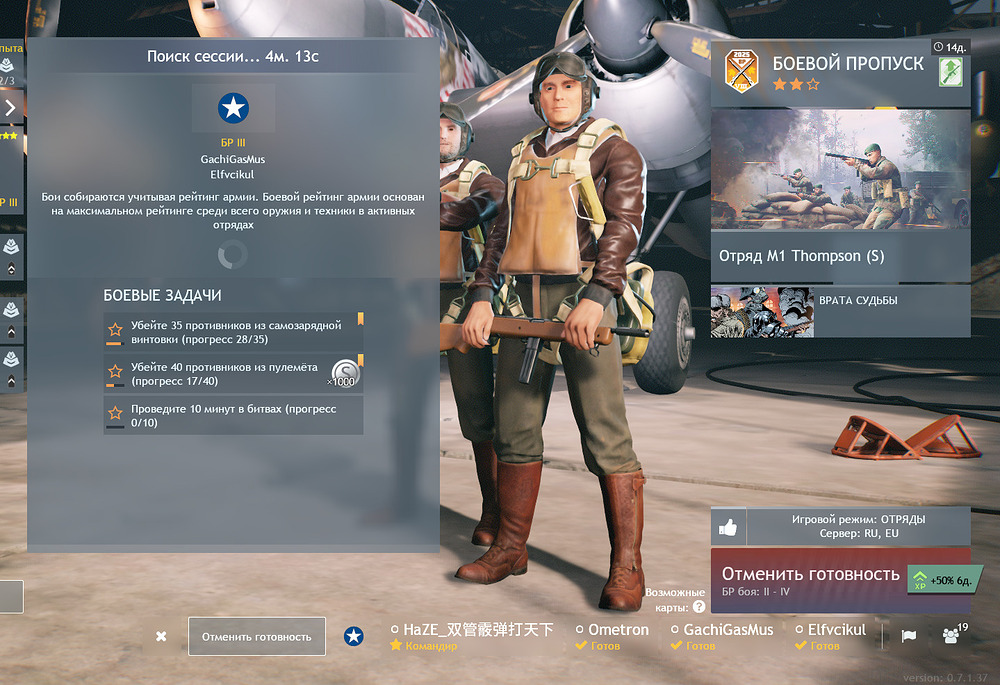
Task: Open the friends list icon
Action: [x=951, y=635]
